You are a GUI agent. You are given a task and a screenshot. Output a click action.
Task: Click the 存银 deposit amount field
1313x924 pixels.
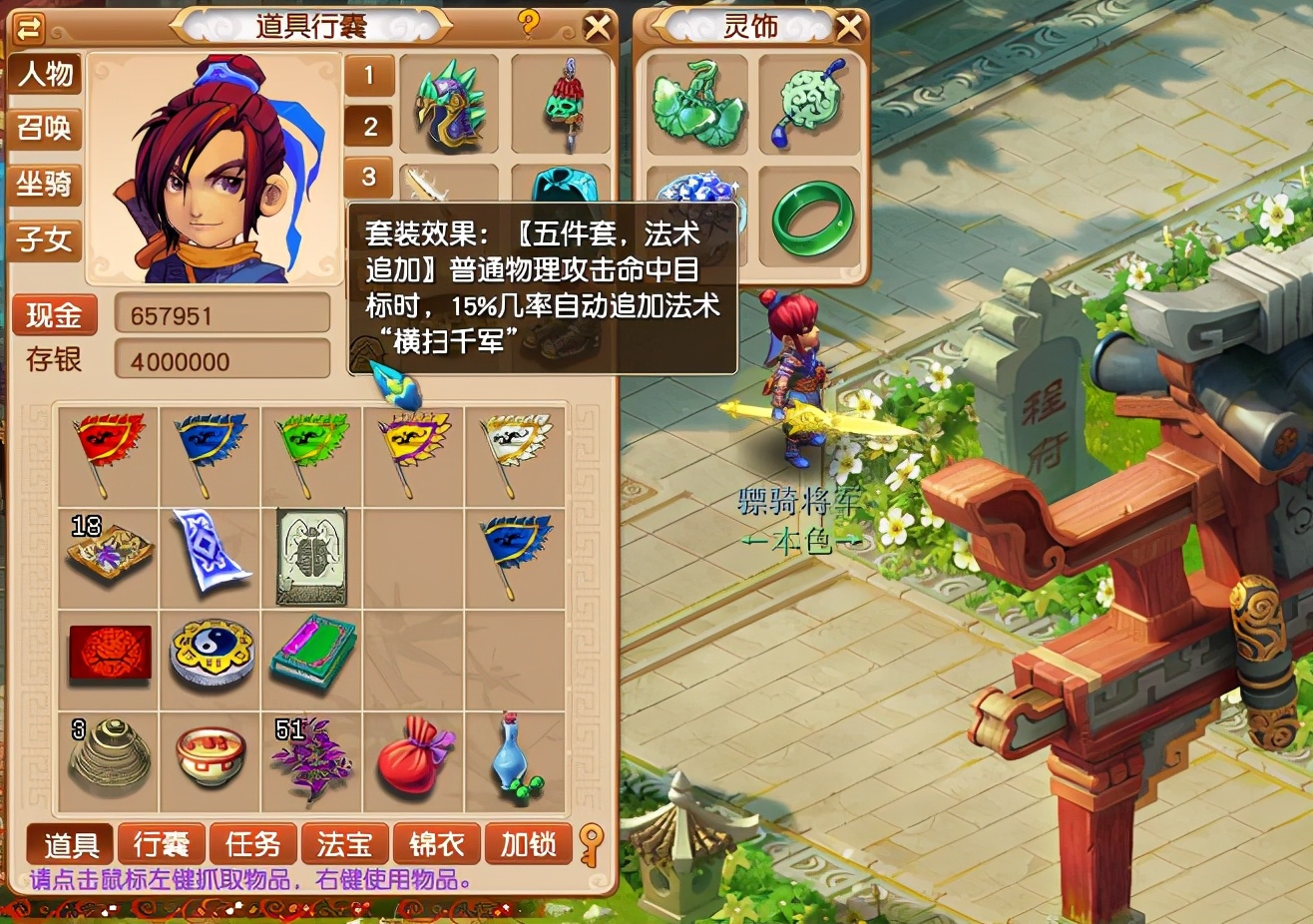tap(221, 360)
